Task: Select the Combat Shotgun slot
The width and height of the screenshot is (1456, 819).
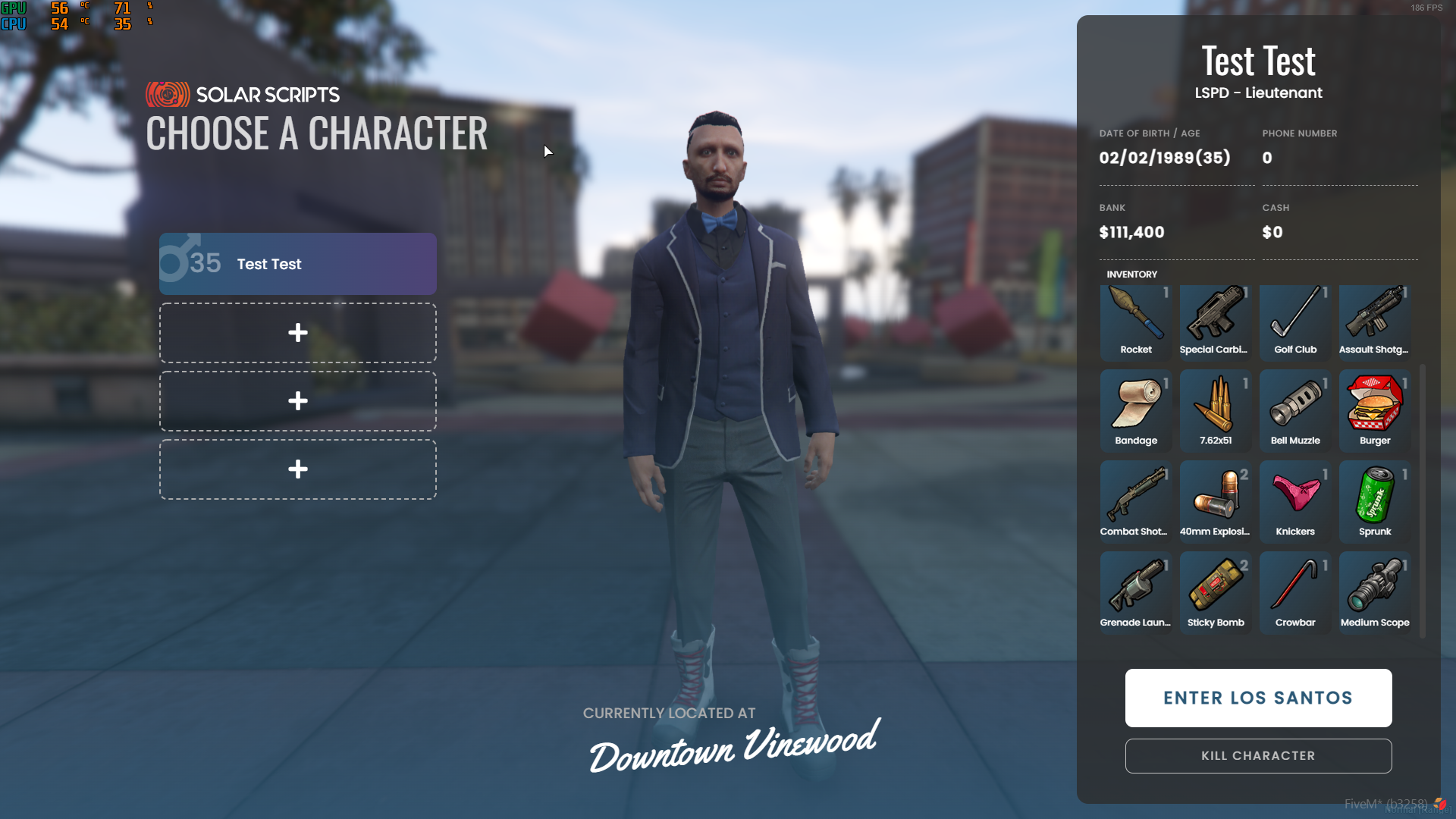Action: point(1136,501)
